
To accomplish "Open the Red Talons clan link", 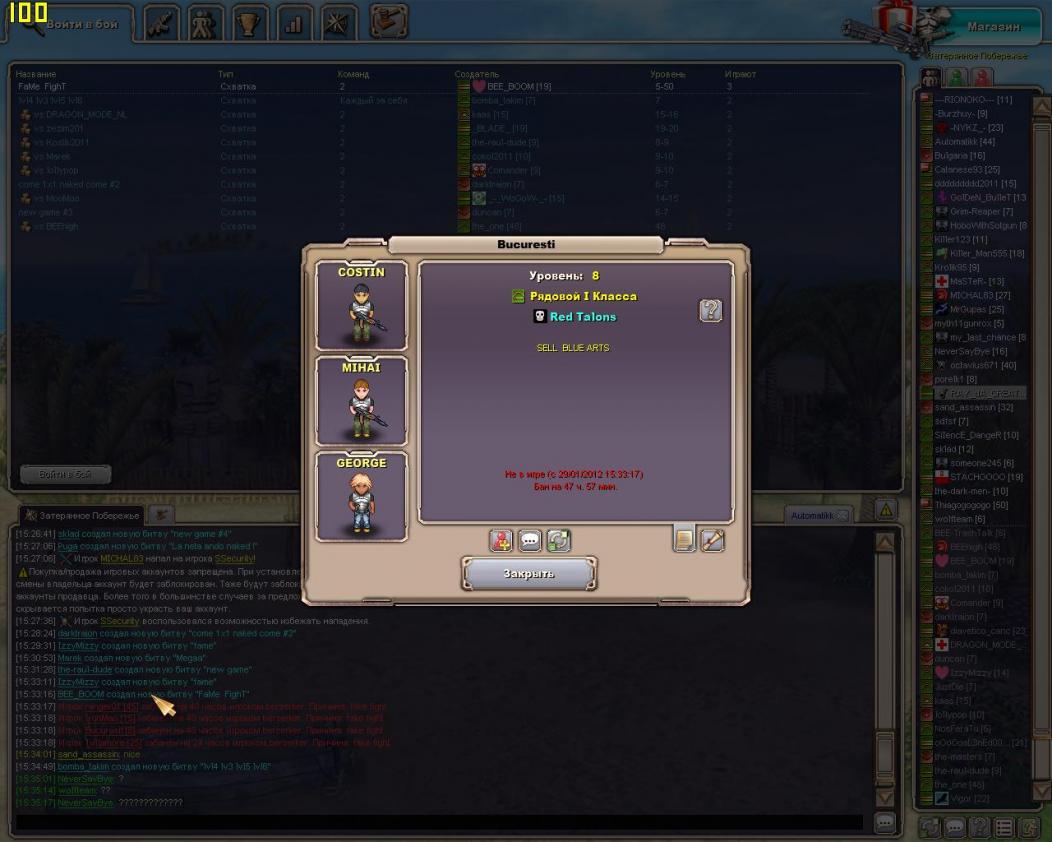I will coord(582,317).
